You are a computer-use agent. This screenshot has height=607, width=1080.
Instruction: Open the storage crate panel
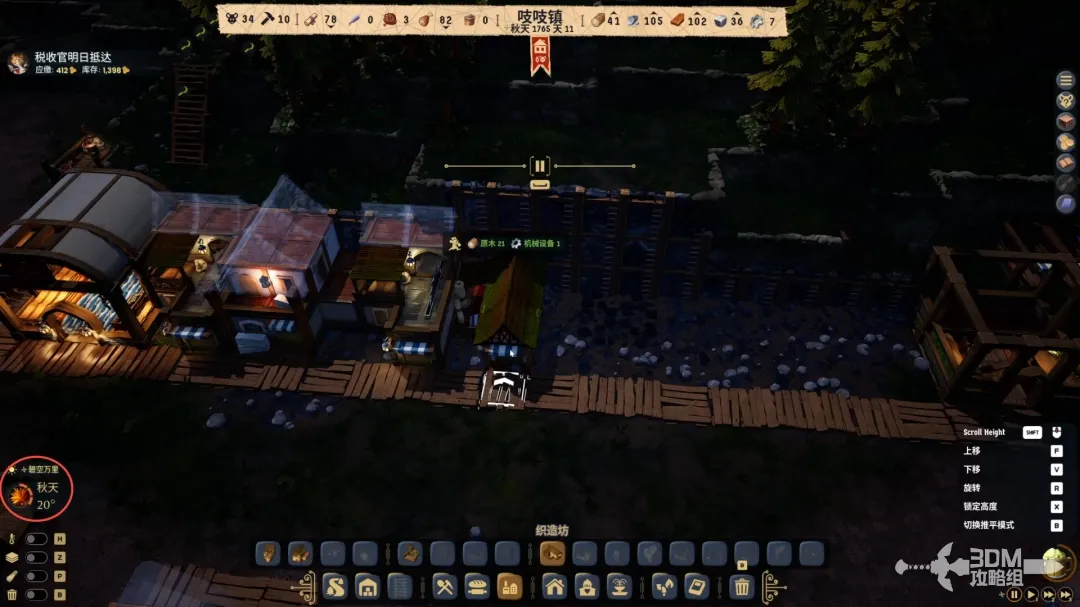[1065, 121]
